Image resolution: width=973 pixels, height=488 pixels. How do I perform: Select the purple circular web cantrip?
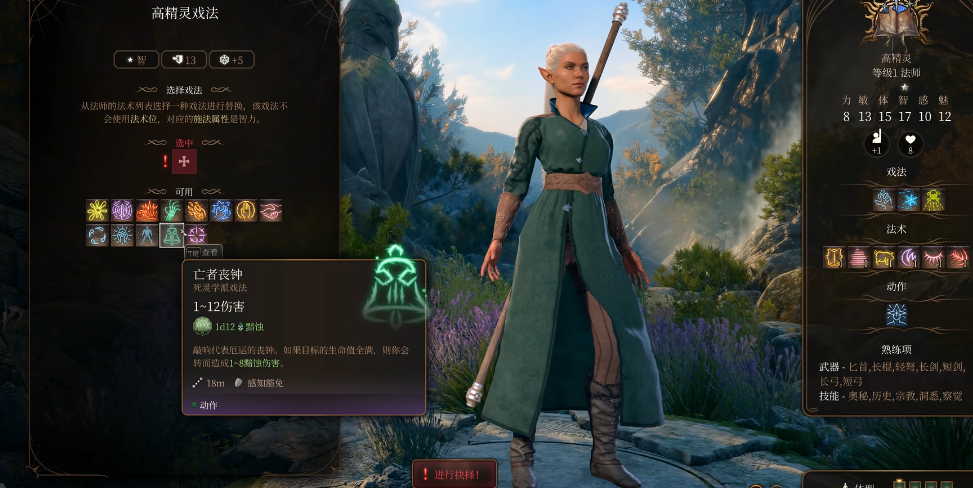point(122,211)
